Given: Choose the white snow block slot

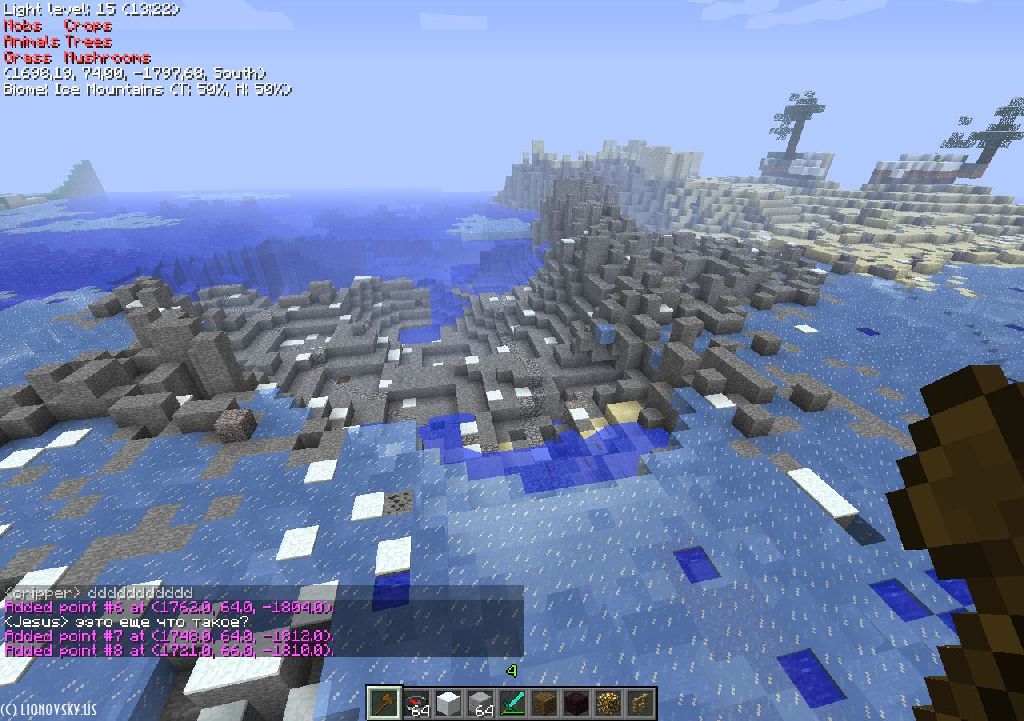Looking at the screenshot, I should point(448,703).
